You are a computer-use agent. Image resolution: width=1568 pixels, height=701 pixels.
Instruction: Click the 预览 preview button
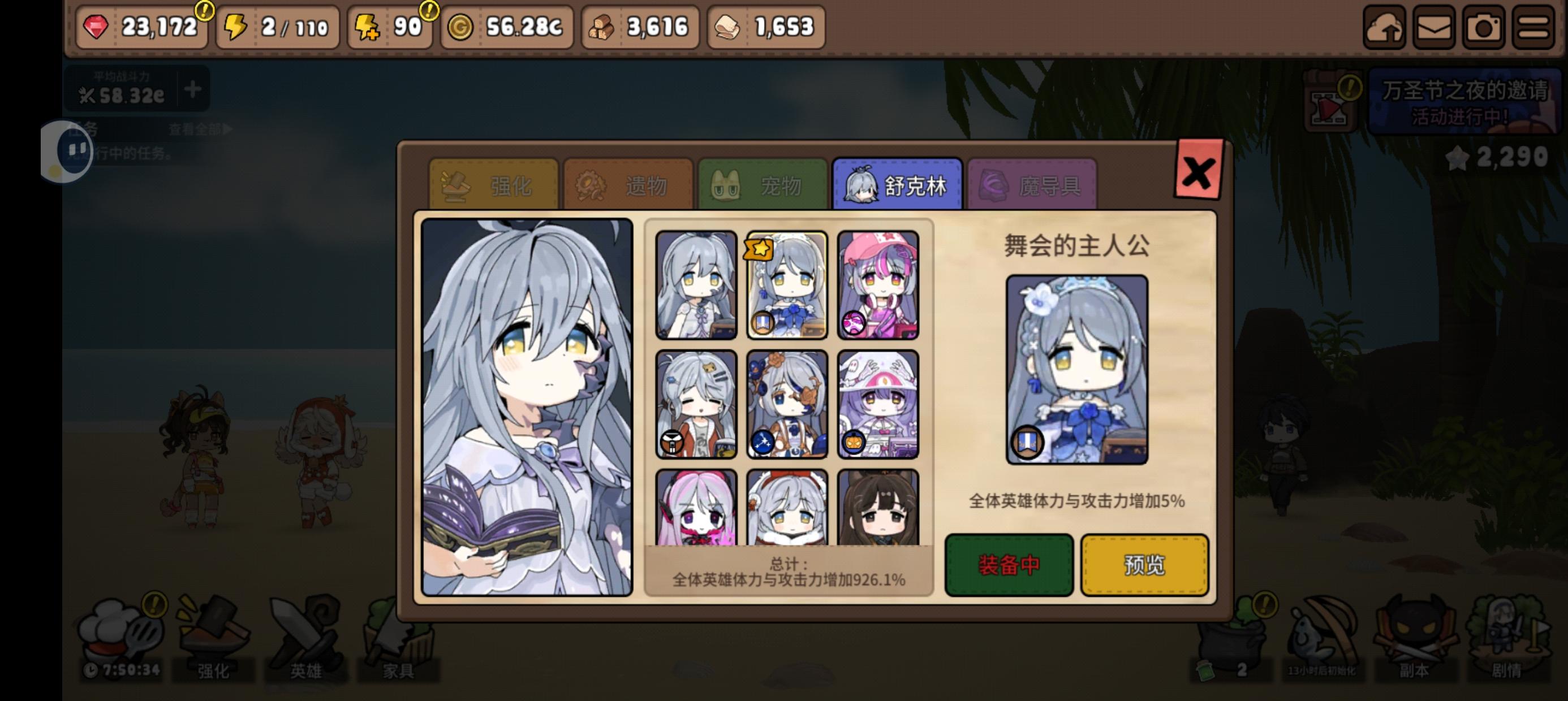1144,565
